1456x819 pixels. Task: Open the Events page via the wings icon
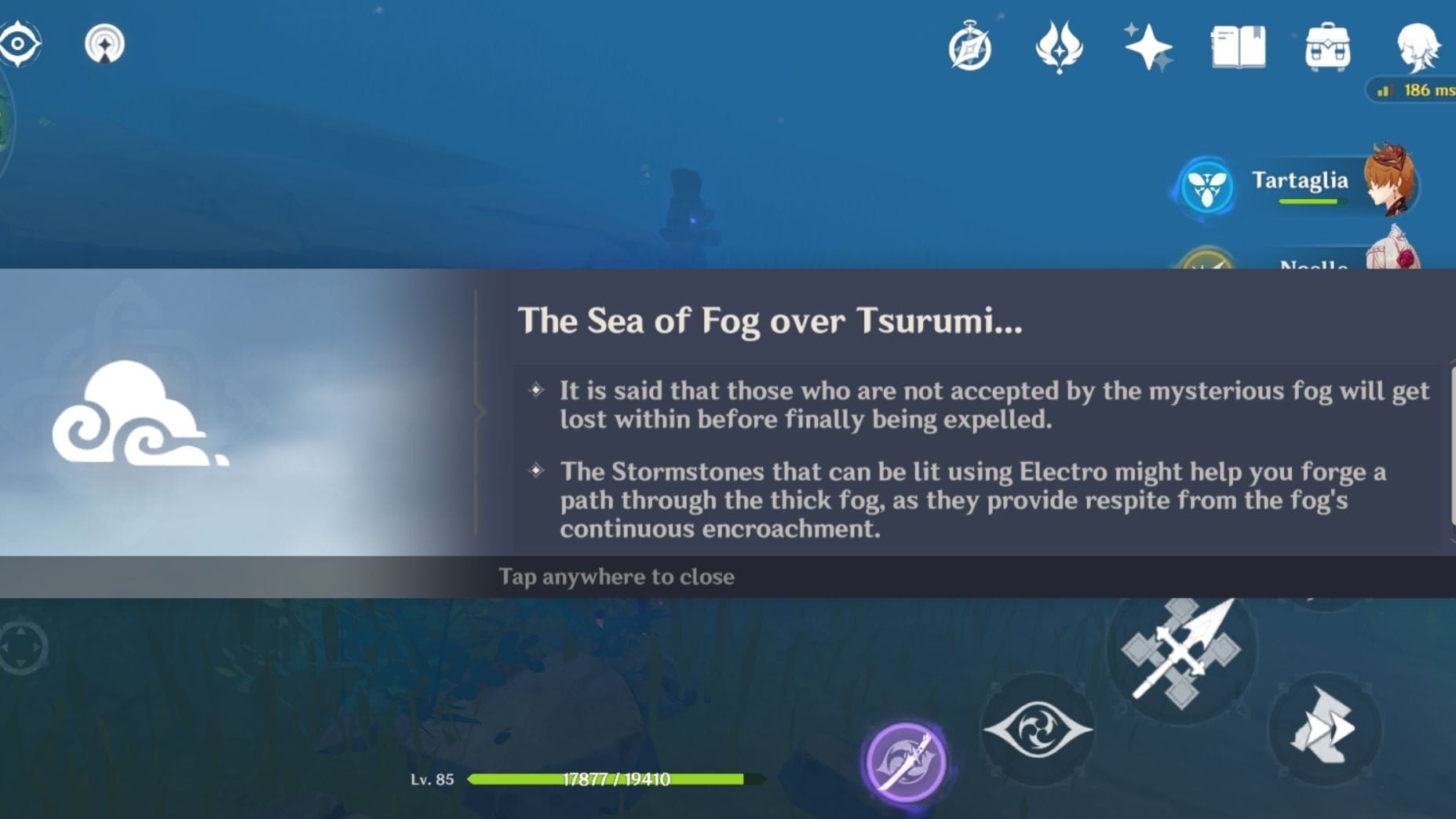(x=1059, y=47)
